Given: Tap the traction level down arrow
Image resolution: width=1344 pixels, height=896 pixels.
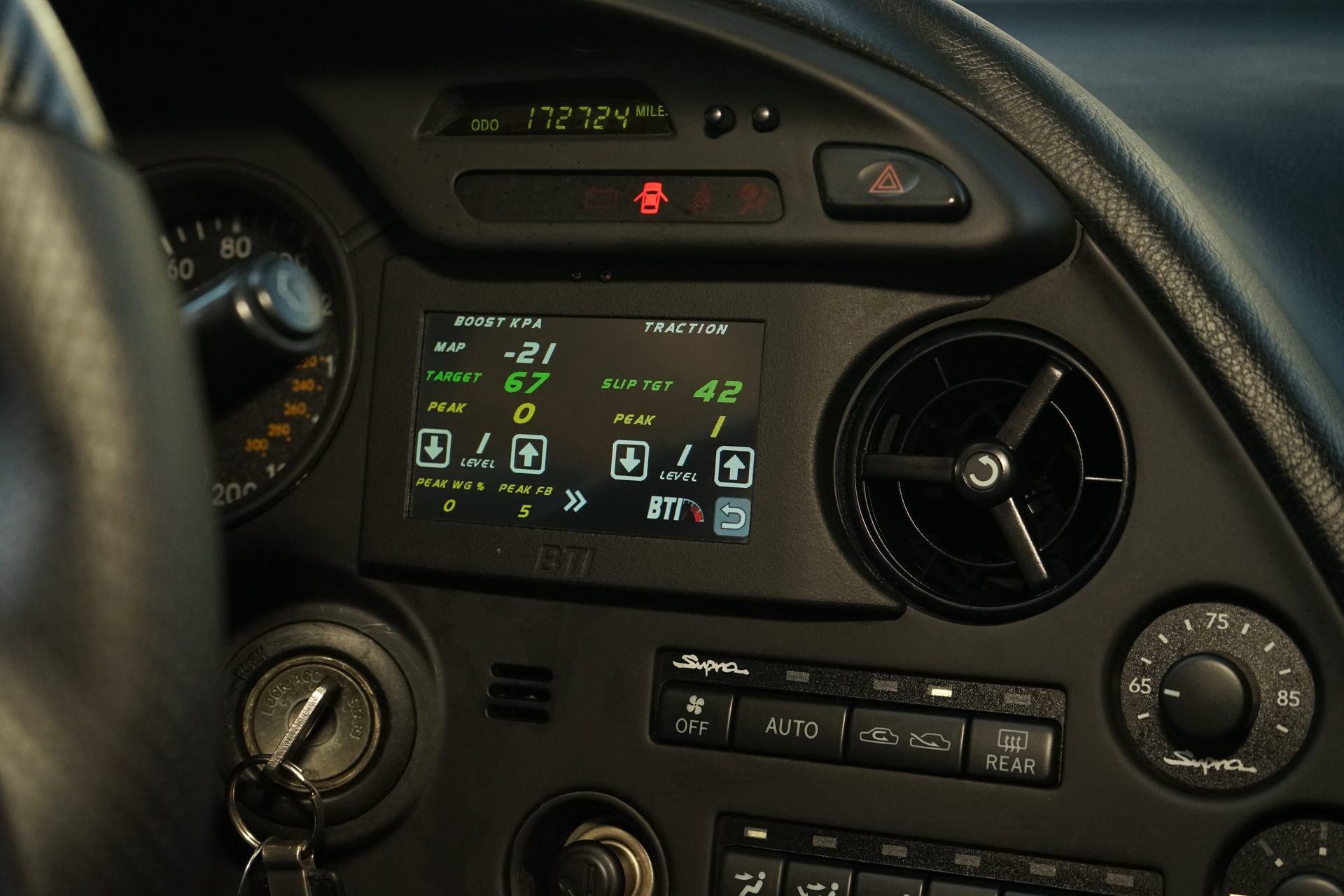Looking at the screenshot, I should pos(630,458).
